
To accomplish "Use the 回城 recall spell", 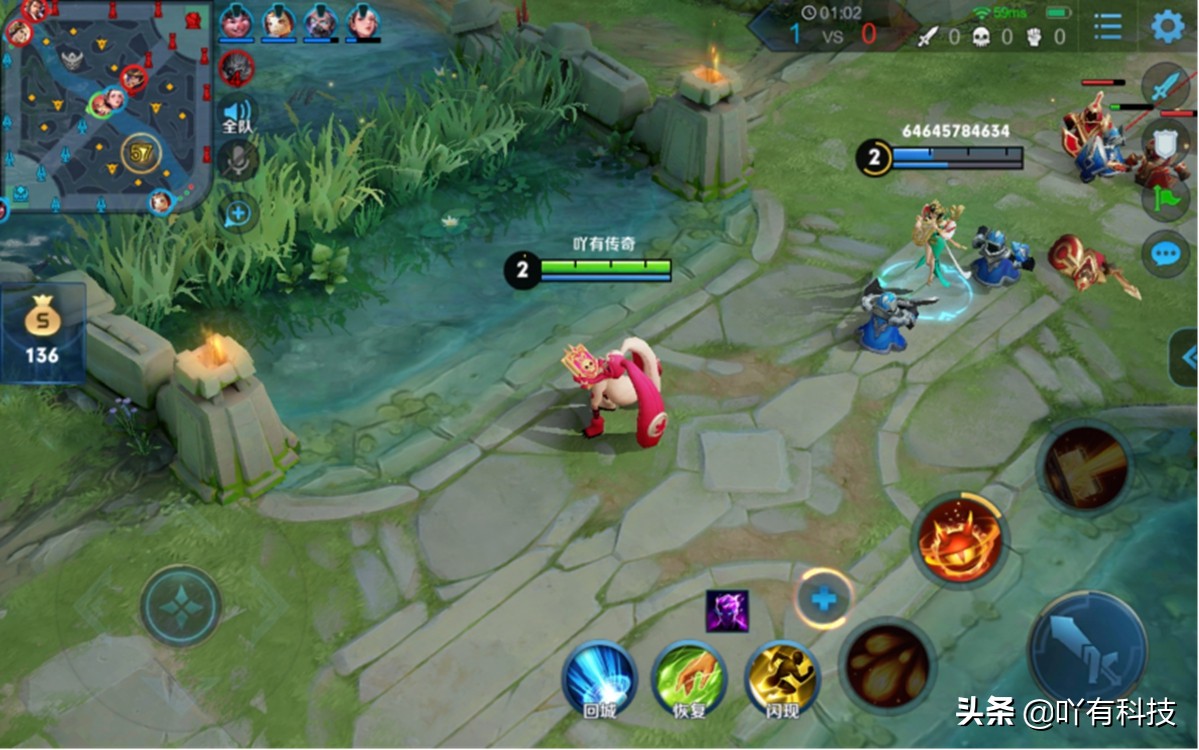I will click(599, 677).
